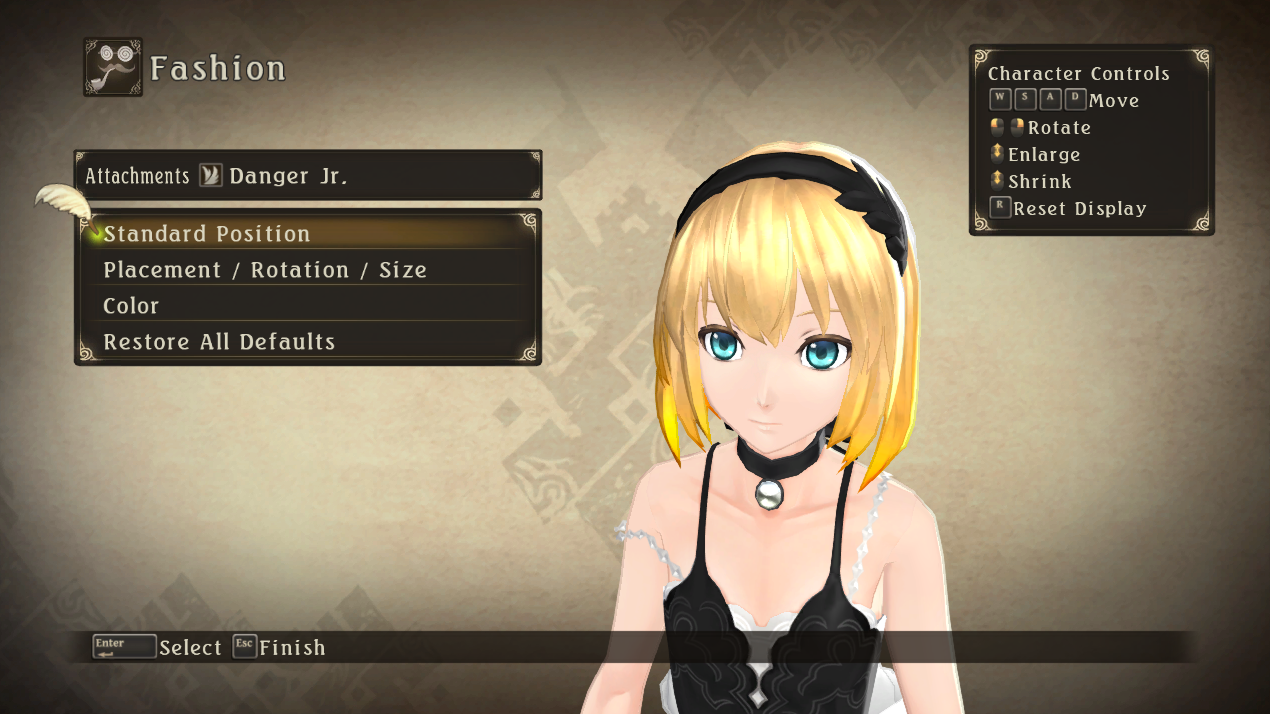Click the Danger Jr. attachment header

coord(288,176)
